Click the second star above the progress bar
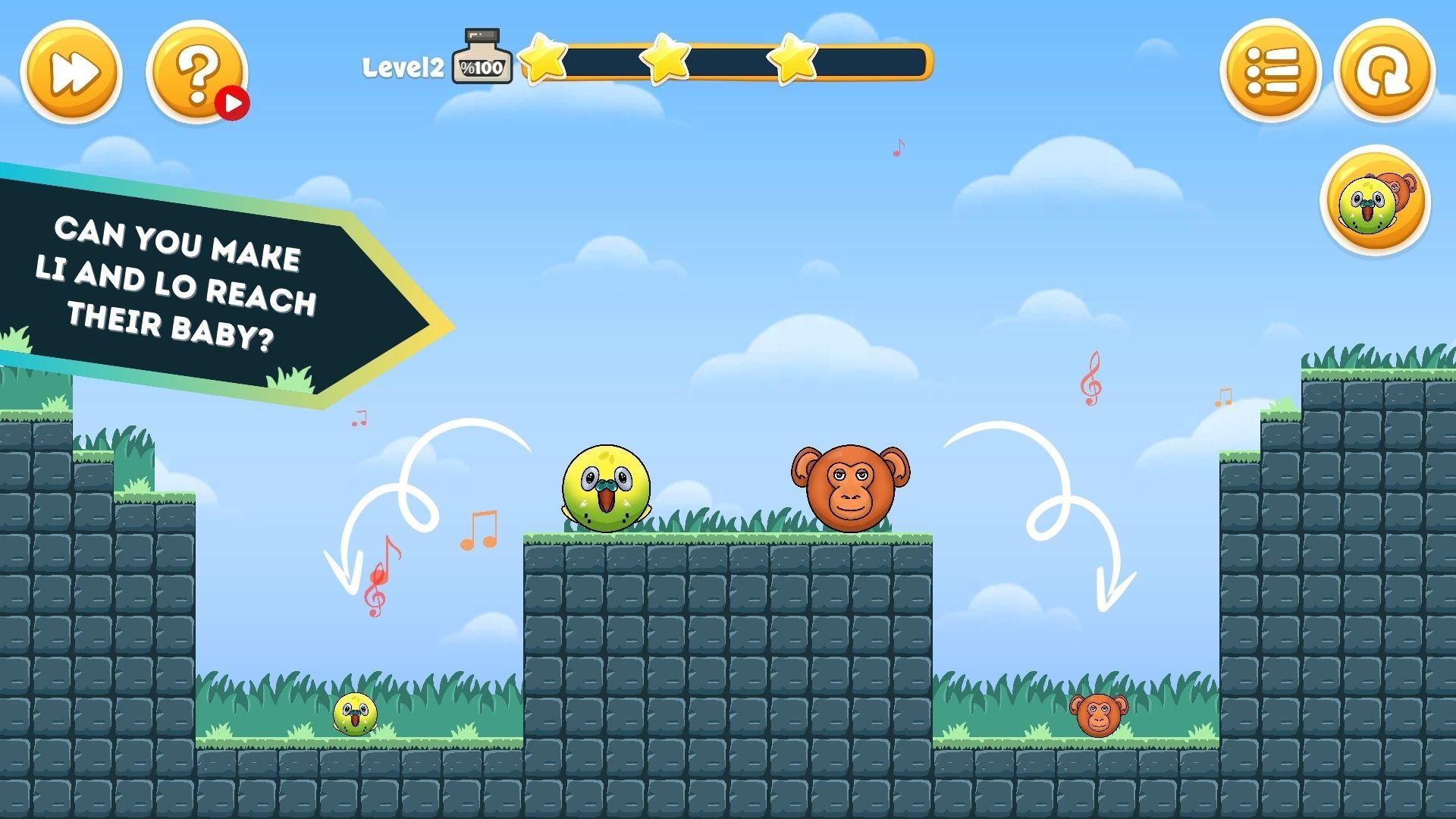1456x819 pixels. click(x=665, y=61)
